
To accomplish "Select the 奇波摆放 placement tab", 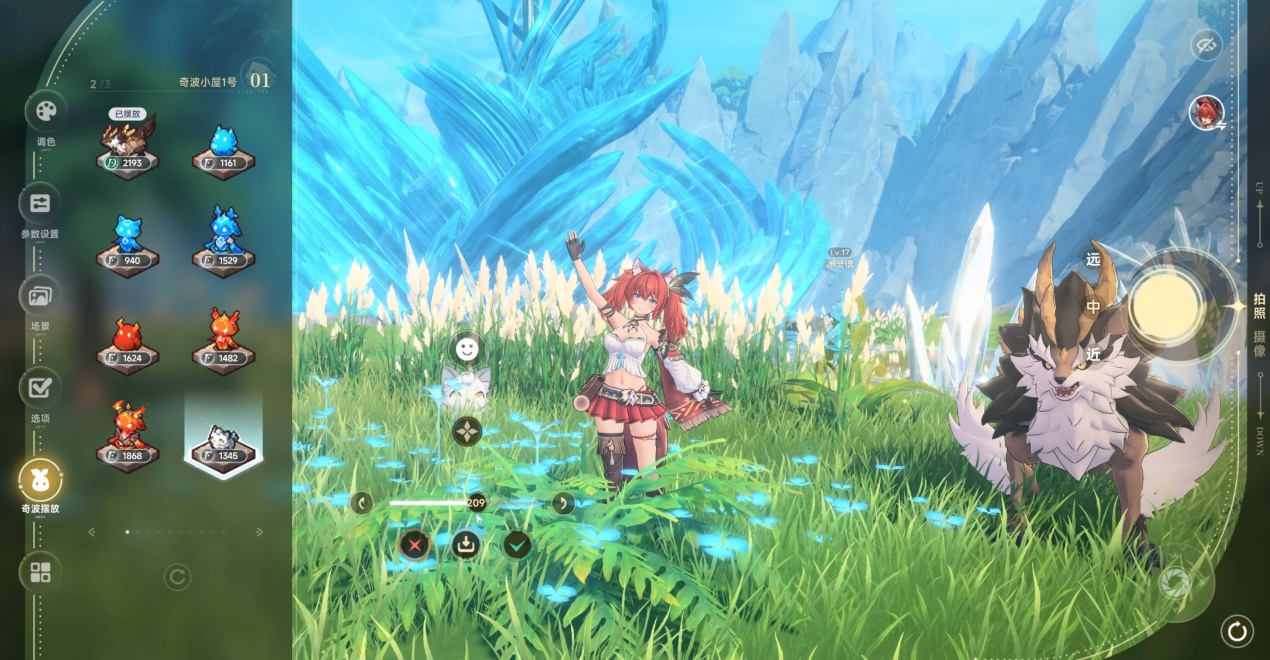I will click(x=40, y=479).
